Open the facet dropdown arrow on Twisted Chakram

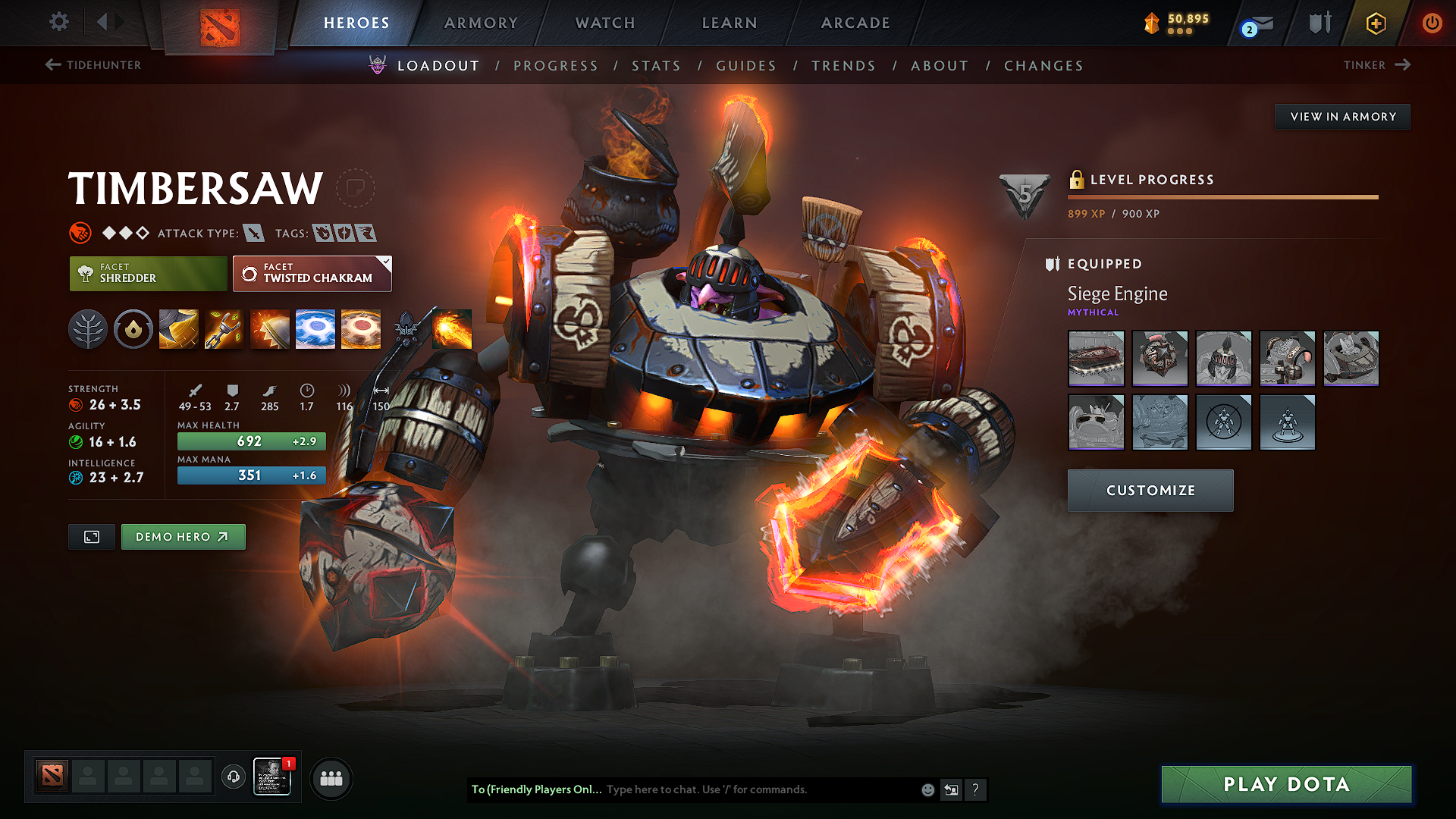click(386, 262)
